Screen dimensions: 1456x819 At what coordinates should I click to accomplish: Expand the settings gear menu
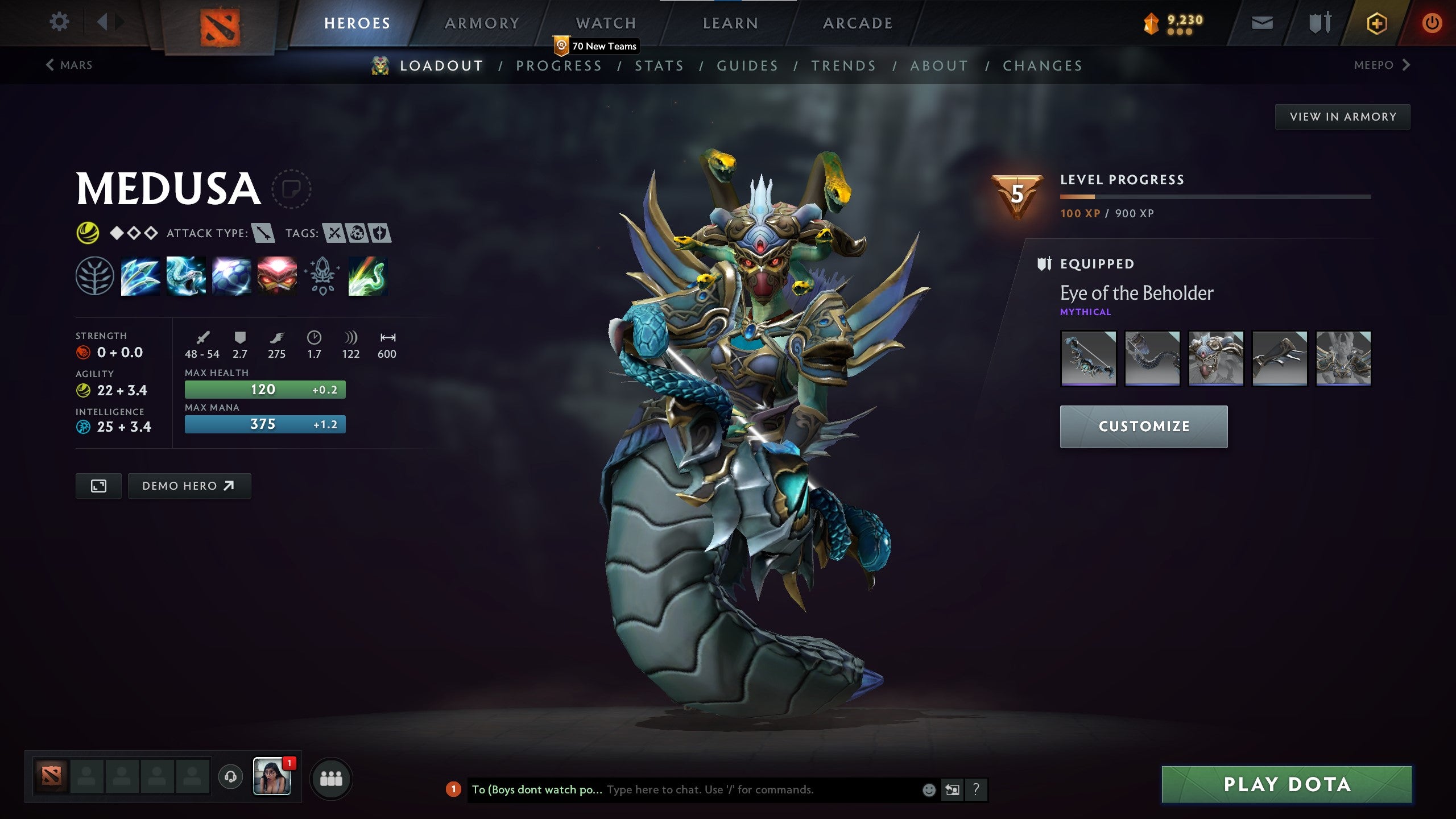(x=59, y=22)
